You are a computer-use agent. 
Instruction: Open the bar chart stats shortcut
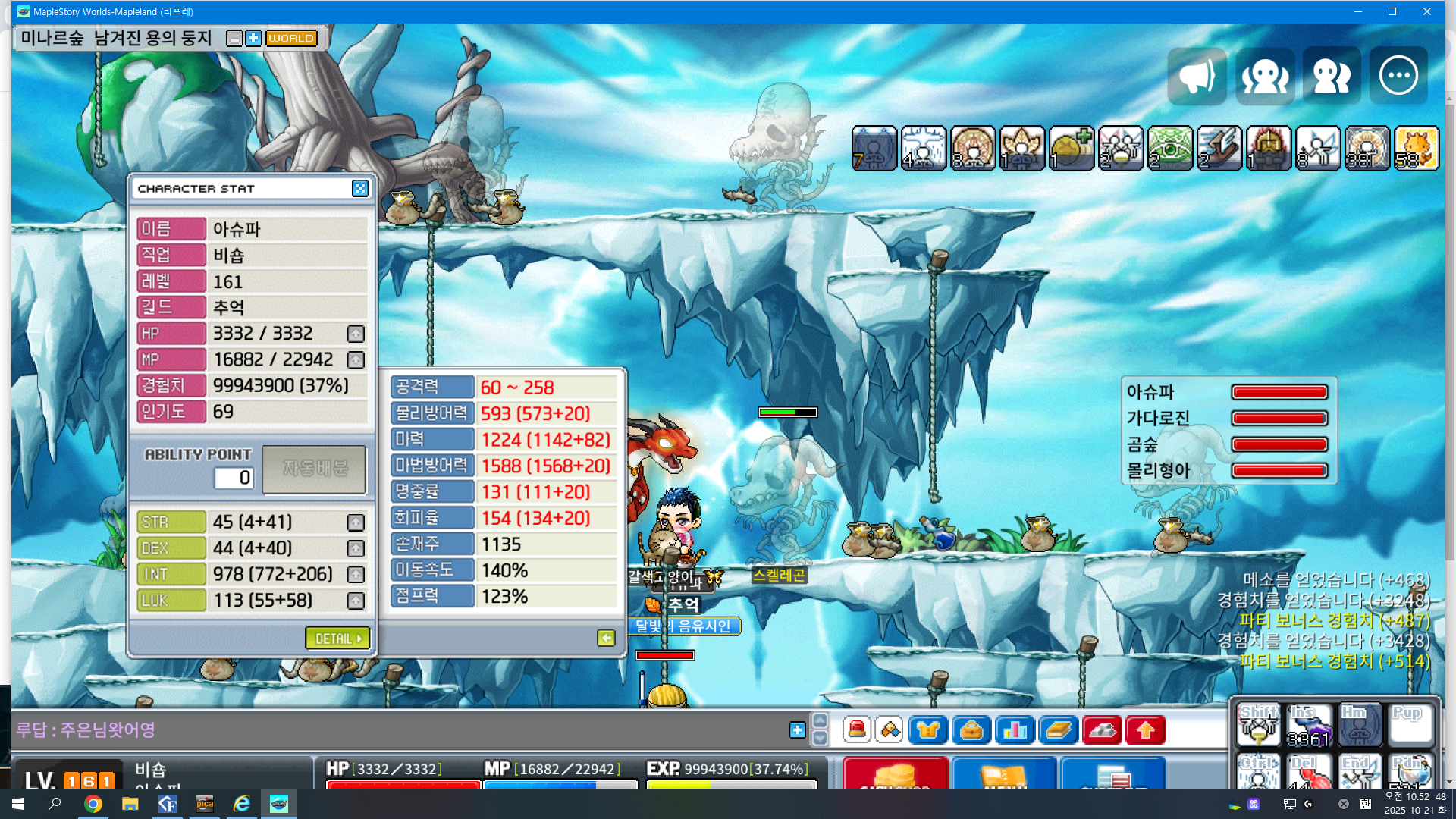[x=1015, y=730]
